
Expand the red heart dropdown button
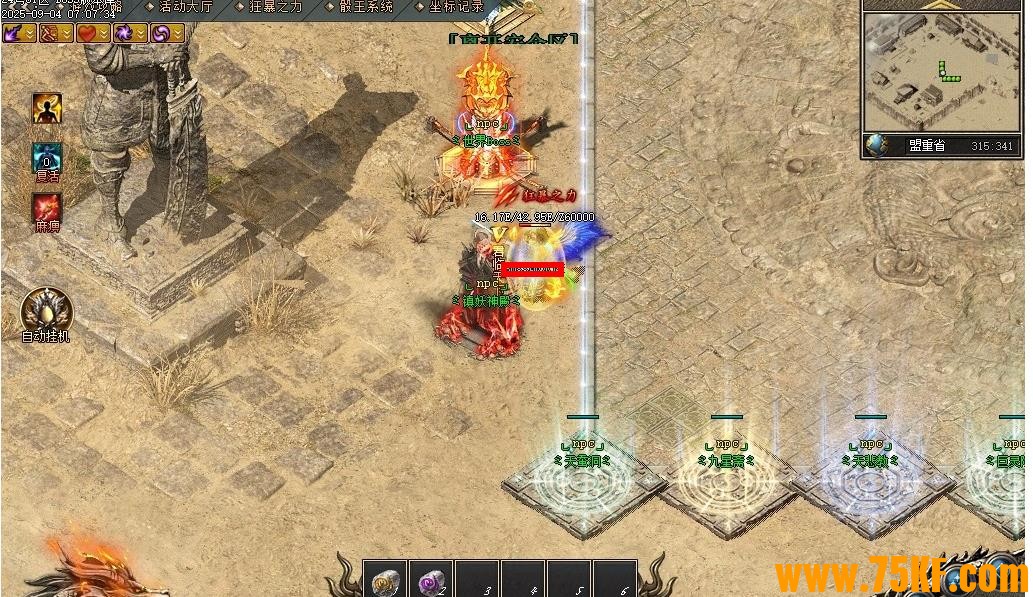104,33
